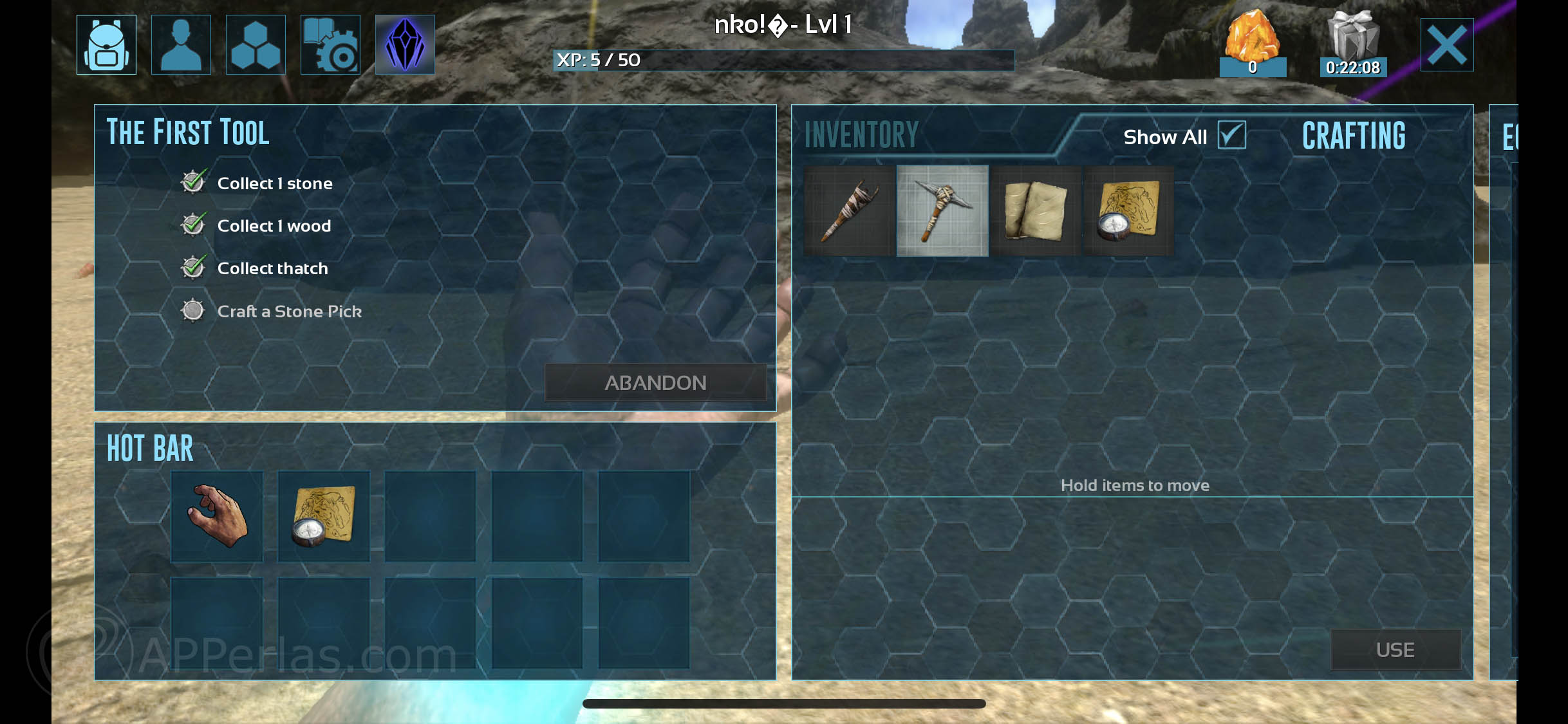
Task: Switch to the Crafting tab
Action: [1354, 136]
